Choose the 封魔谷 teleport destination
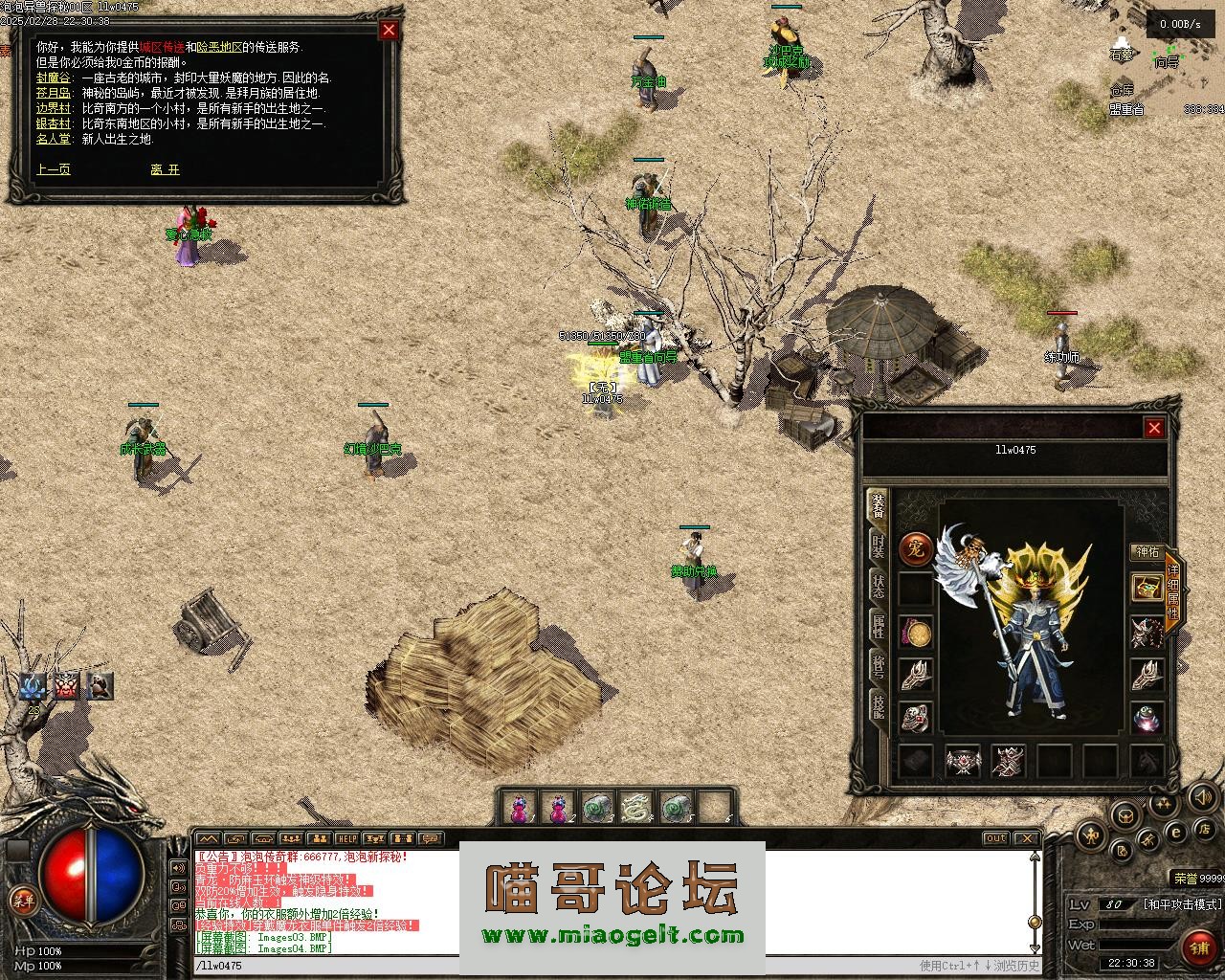Viewport: 1225px width, 980px height. click(x=53, y=78)
